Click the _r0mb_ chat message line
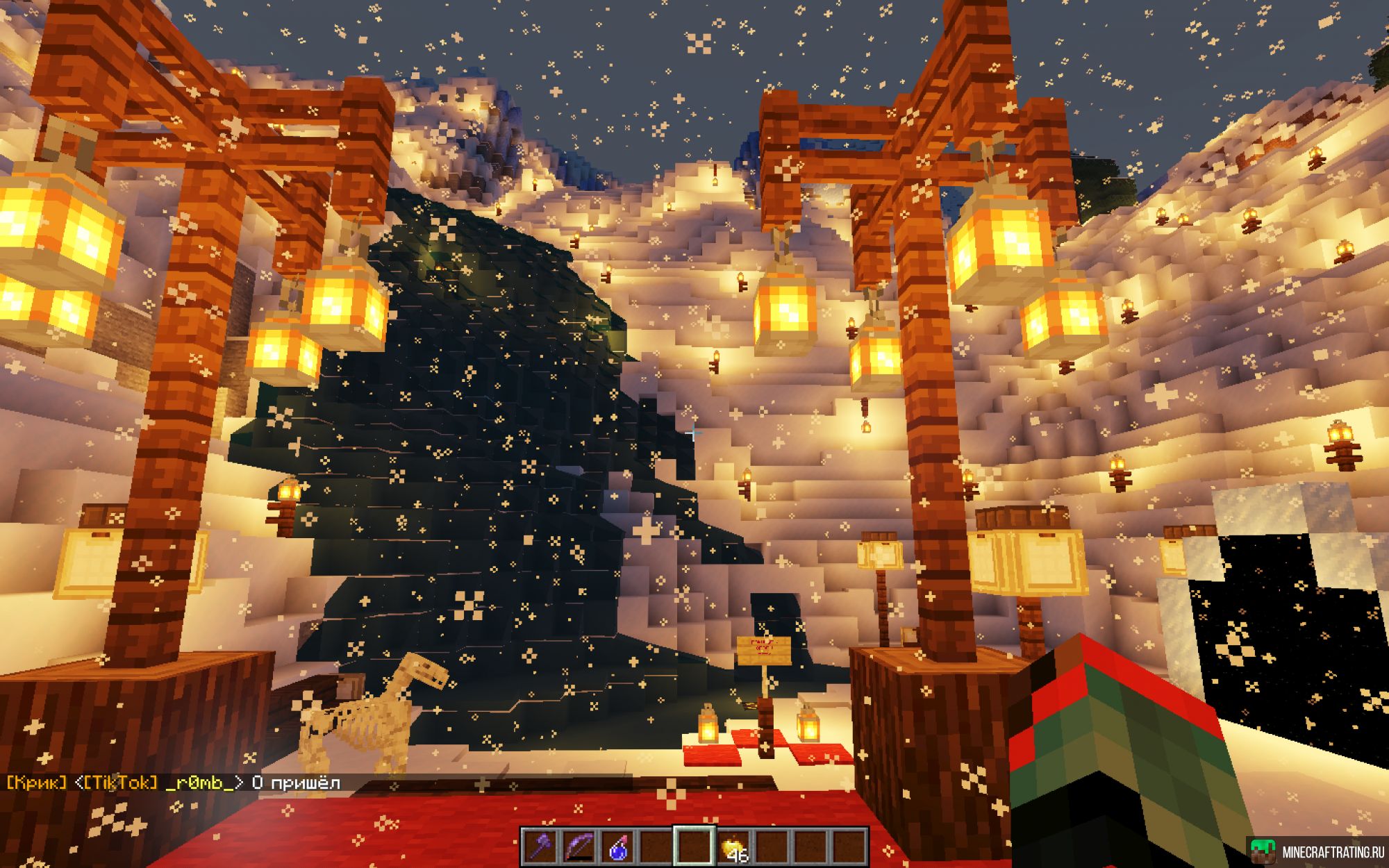Viewport: 1389px width, 868px height. point(174,783)
